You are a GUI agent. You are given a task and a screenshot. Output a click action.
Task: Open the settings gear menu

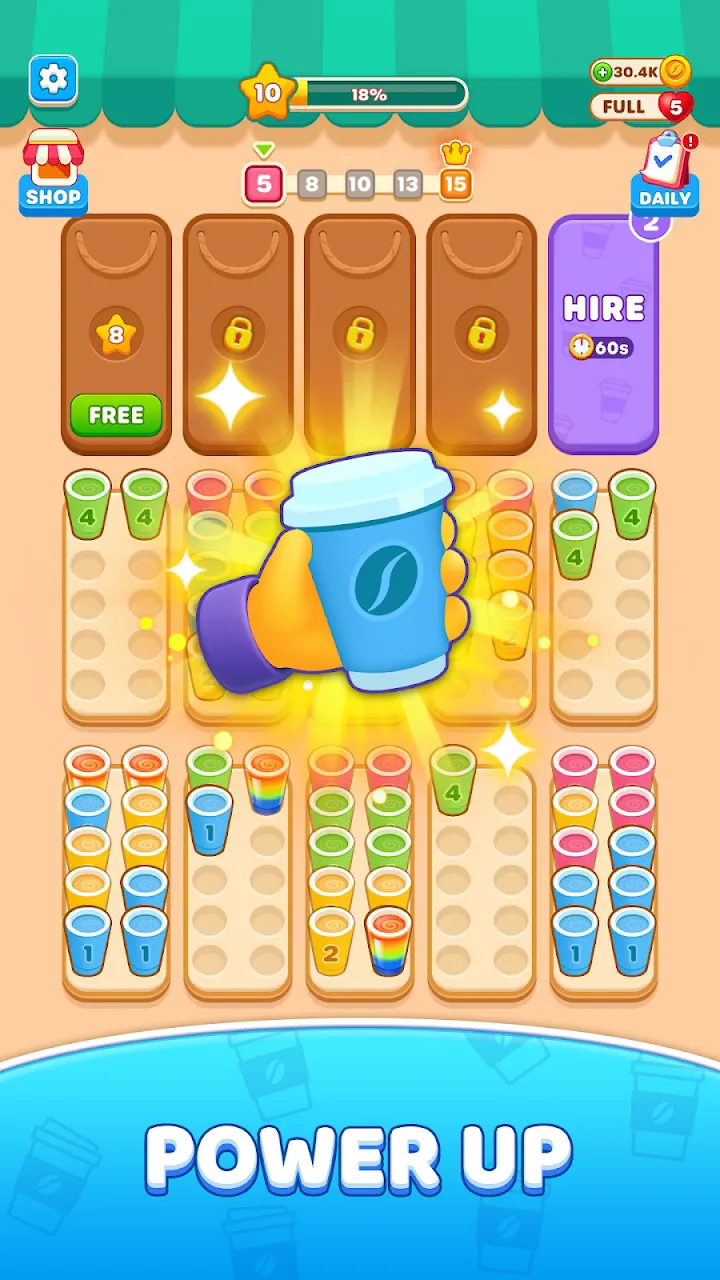[x=53, y=80]
